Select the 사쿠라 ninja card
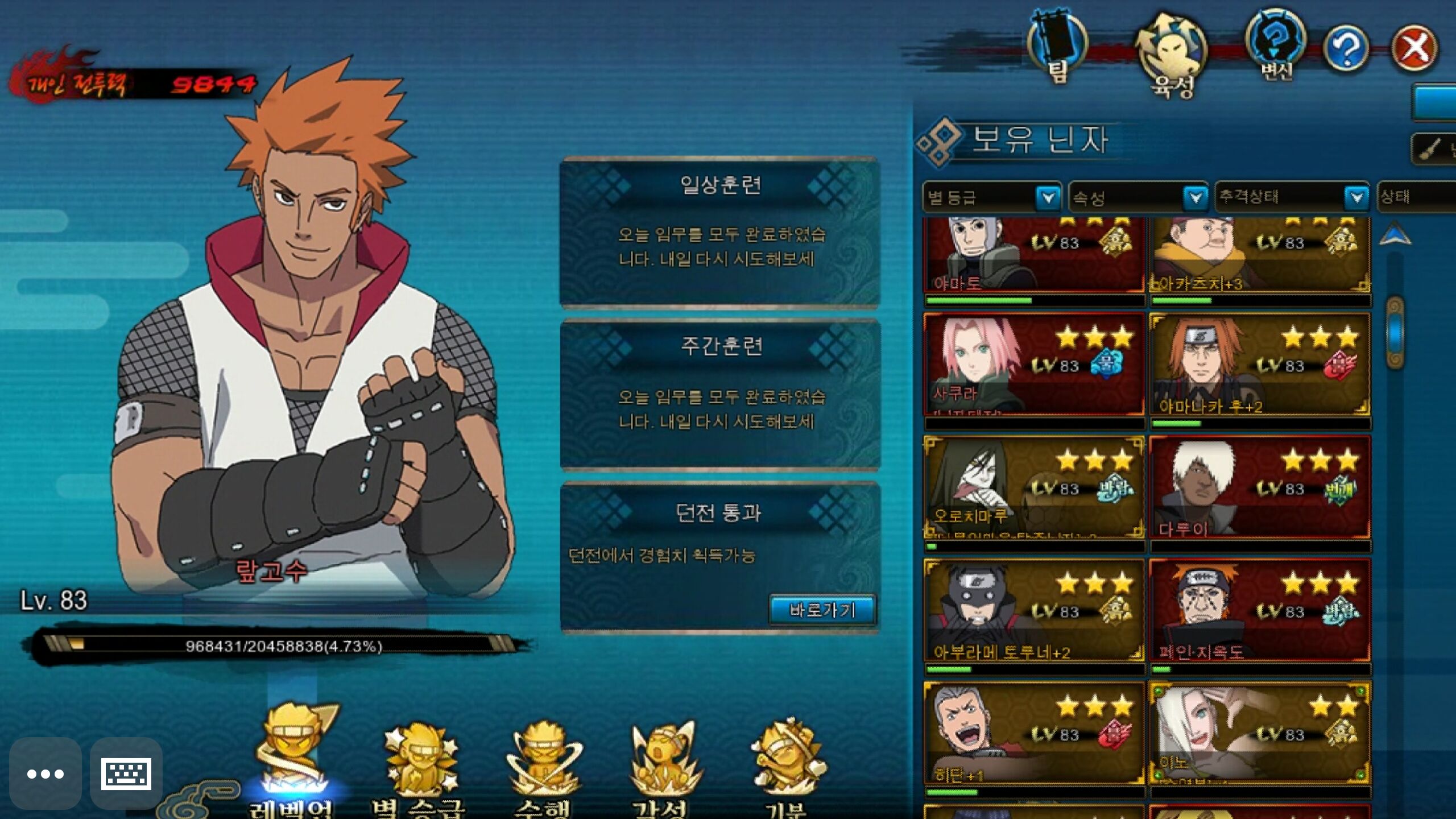 coord(1034,364)
